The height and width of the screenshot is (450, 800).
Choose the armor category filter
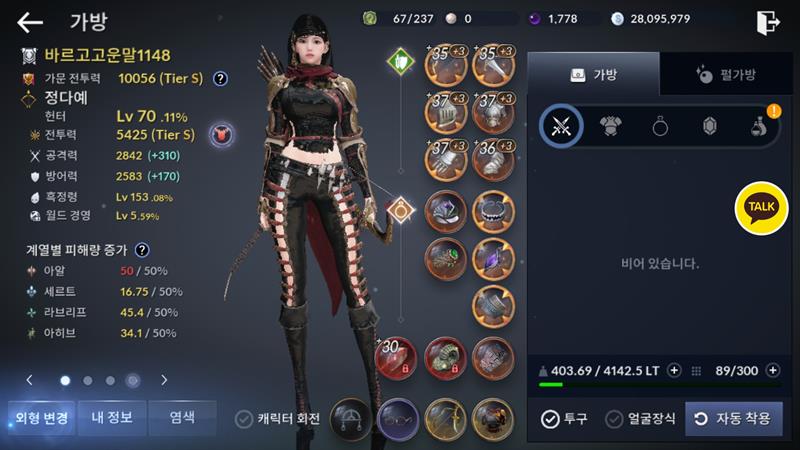[x=611, y=126]
